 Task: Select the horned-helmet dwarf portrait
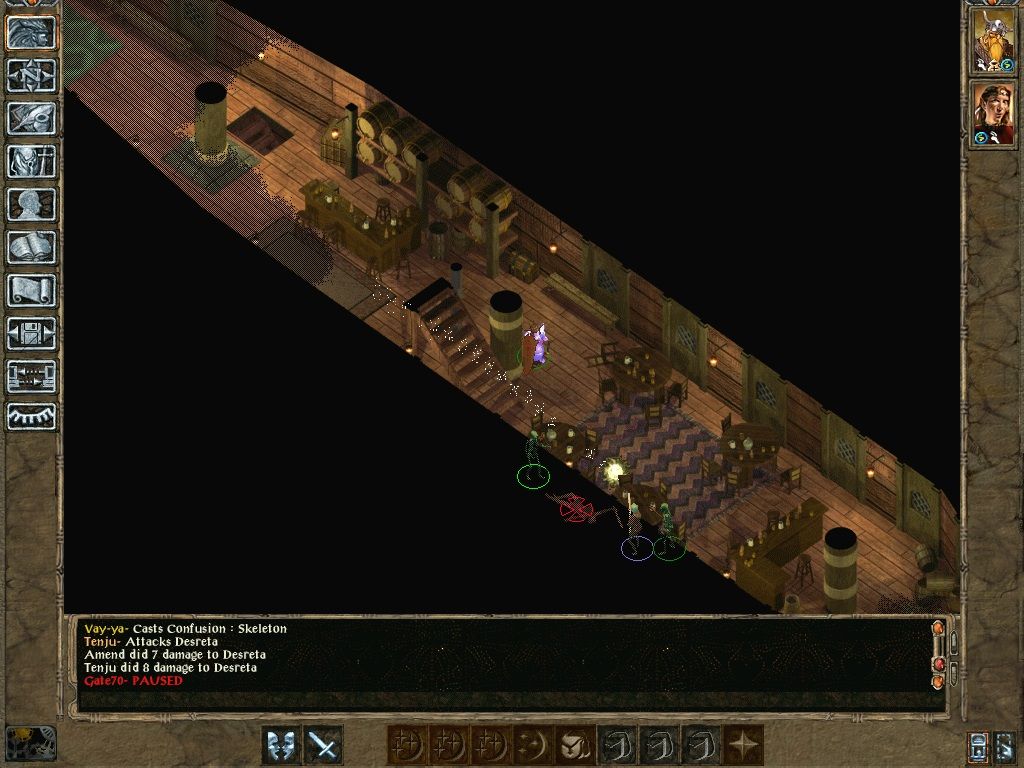pyautogui.click(x=994, y=40)
